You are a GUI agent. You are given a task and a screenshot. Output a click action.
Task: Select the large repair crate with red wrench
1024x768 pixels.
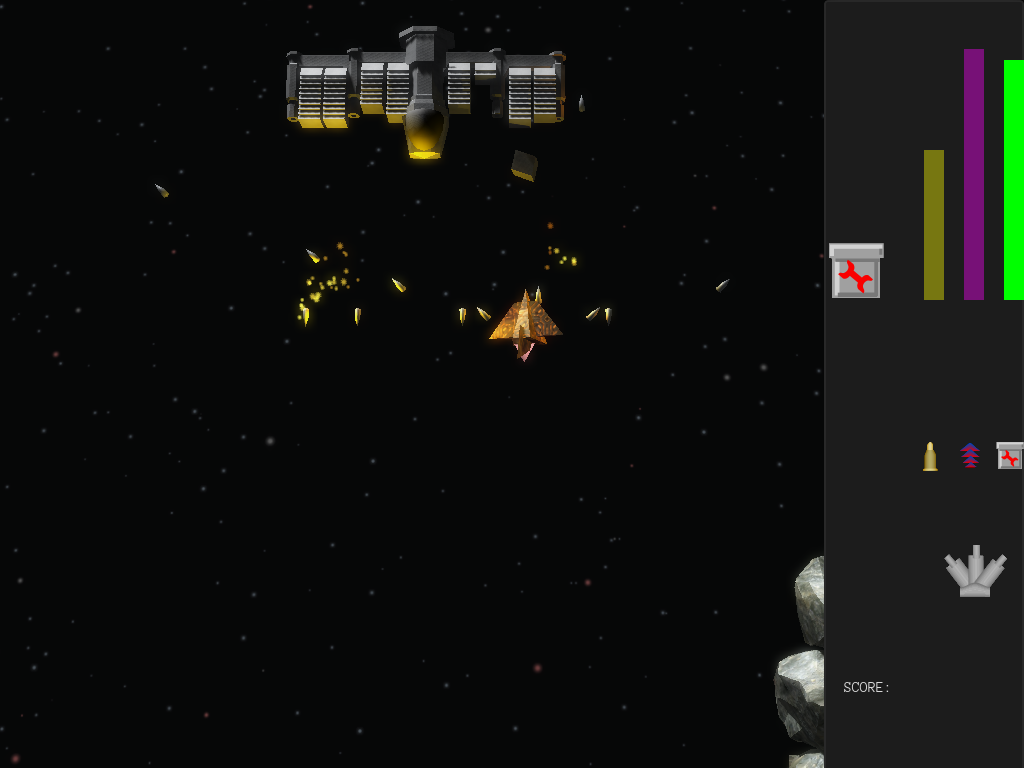(x=856, y=271)
